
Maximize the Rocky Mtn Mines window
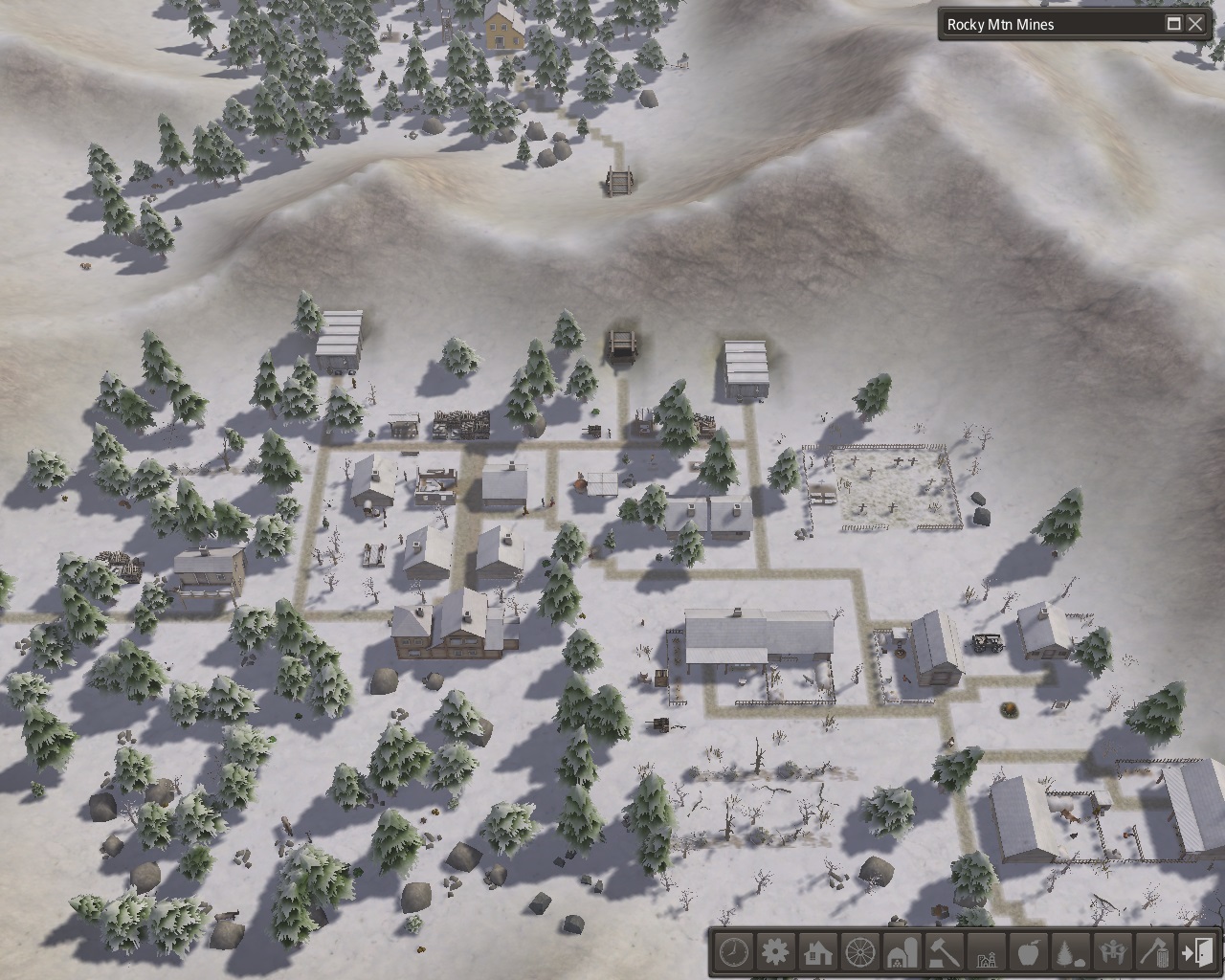coord(1173,25)
